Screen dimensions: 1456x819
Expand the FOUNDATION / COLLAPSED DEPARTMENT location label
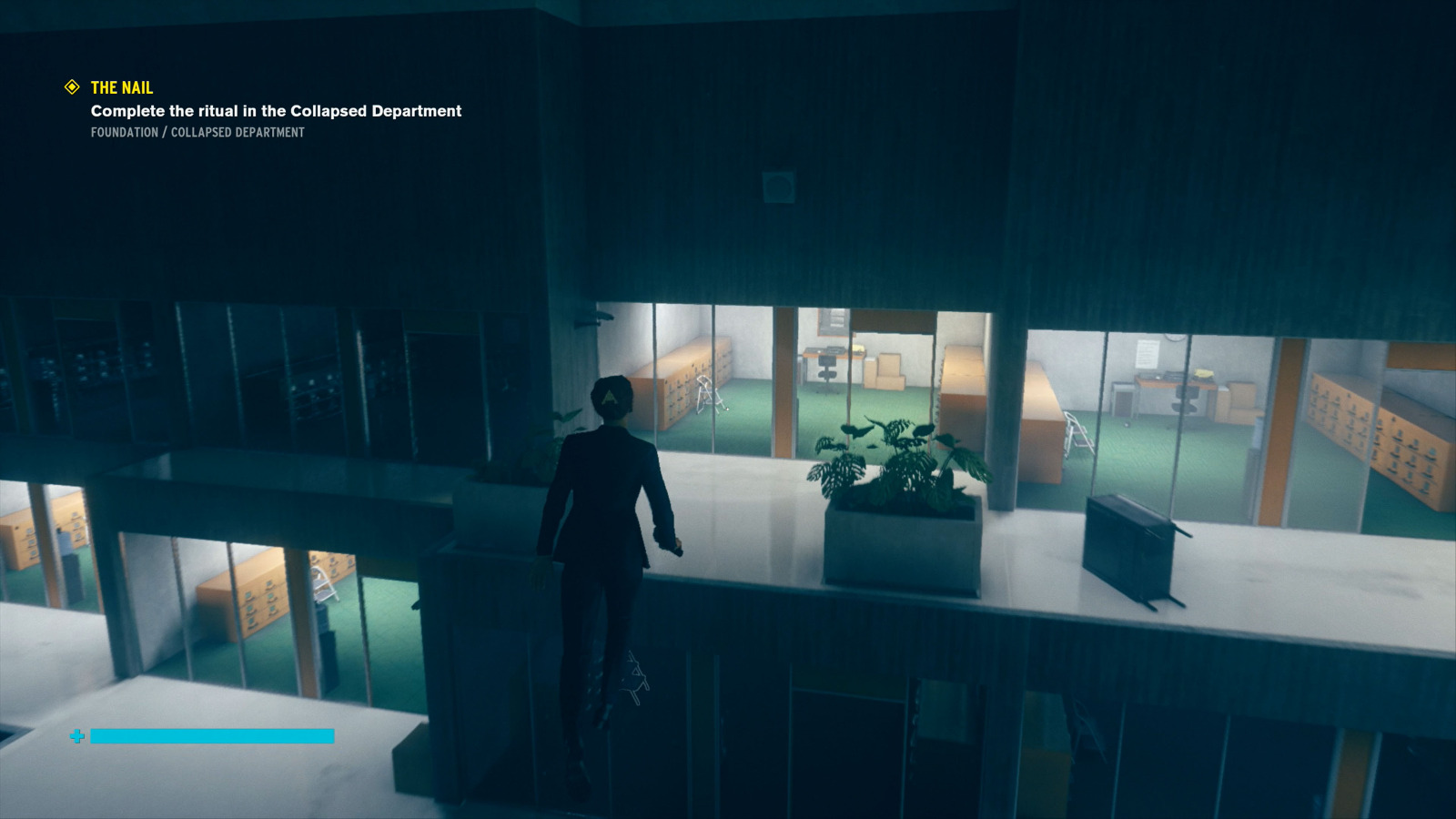197,133
